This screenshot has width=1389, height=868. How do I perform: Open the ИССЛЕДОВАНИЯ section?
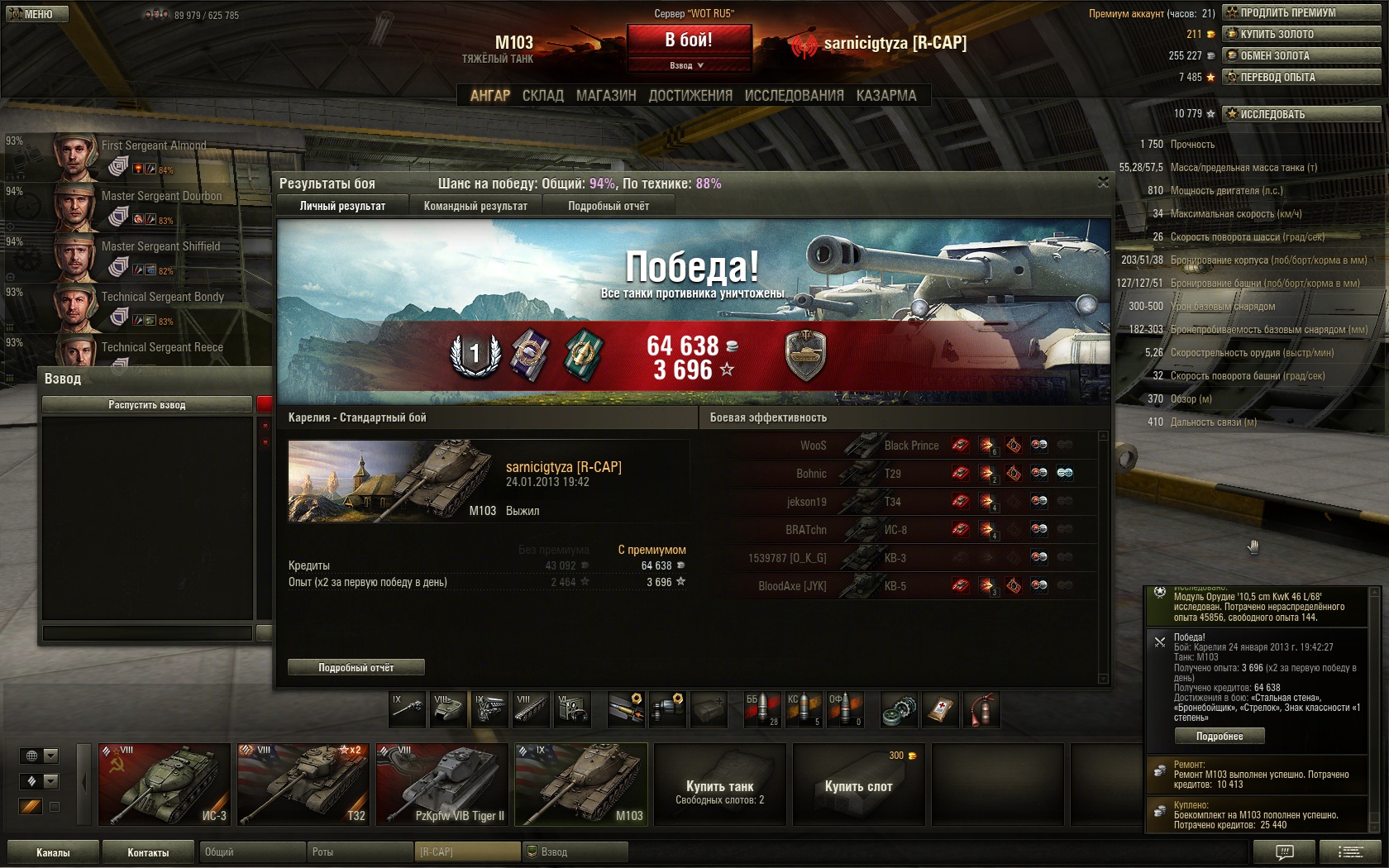pos(794,96)
